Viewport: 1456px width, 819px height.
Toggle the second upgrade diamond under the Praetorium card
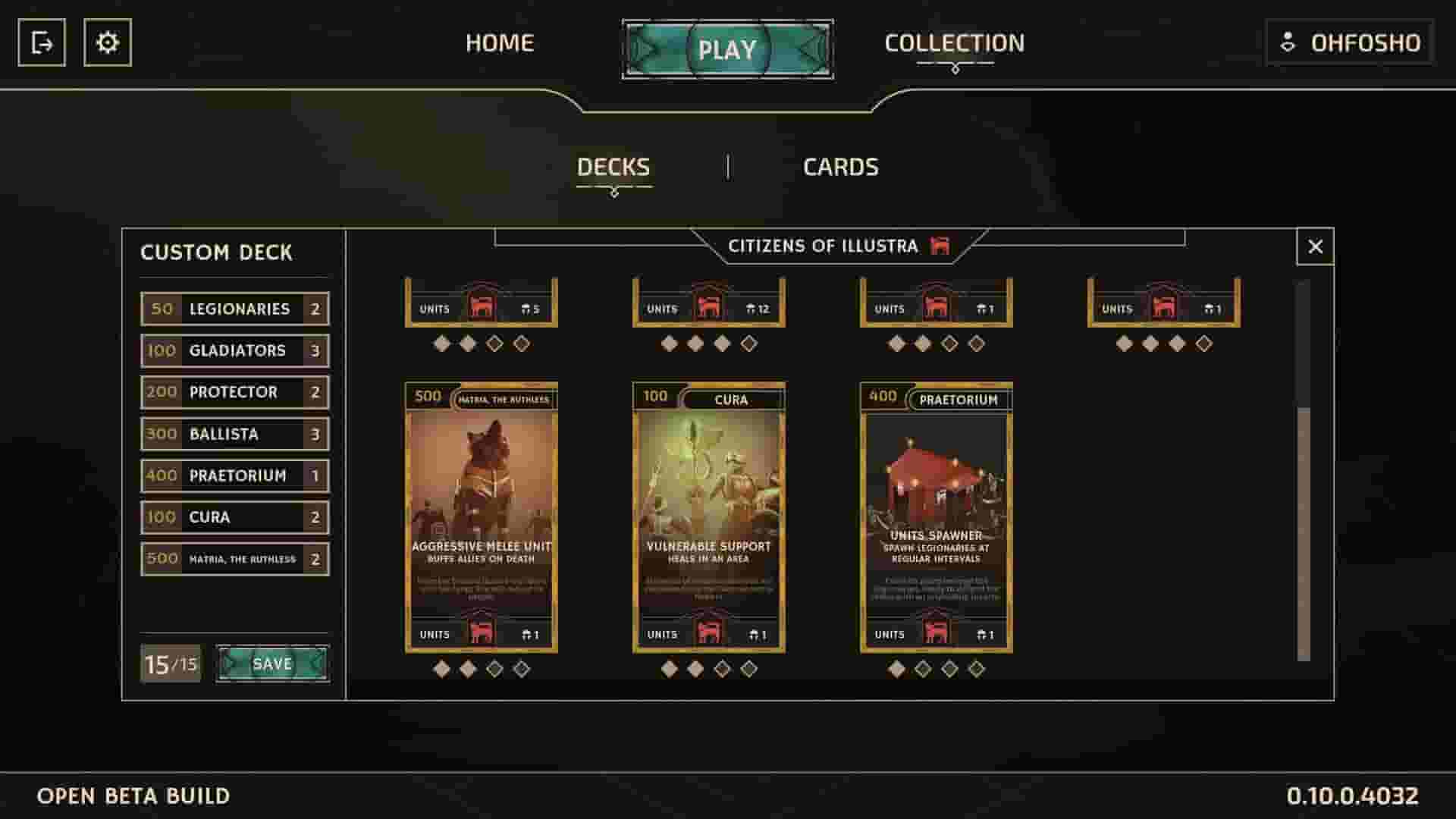coord(922,669)
